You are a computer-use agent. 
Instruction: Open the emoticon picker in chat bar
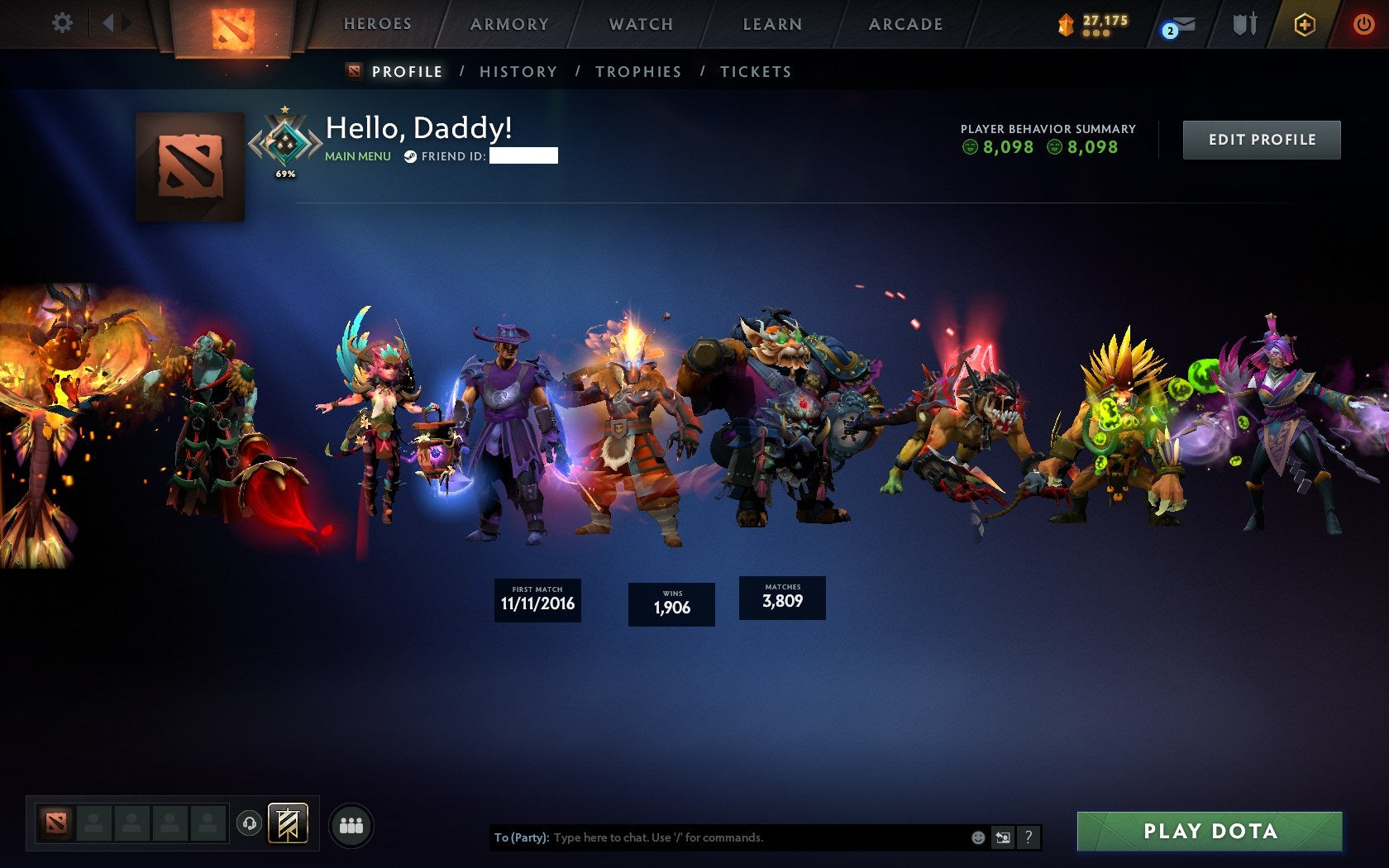[x=979, y=837]
